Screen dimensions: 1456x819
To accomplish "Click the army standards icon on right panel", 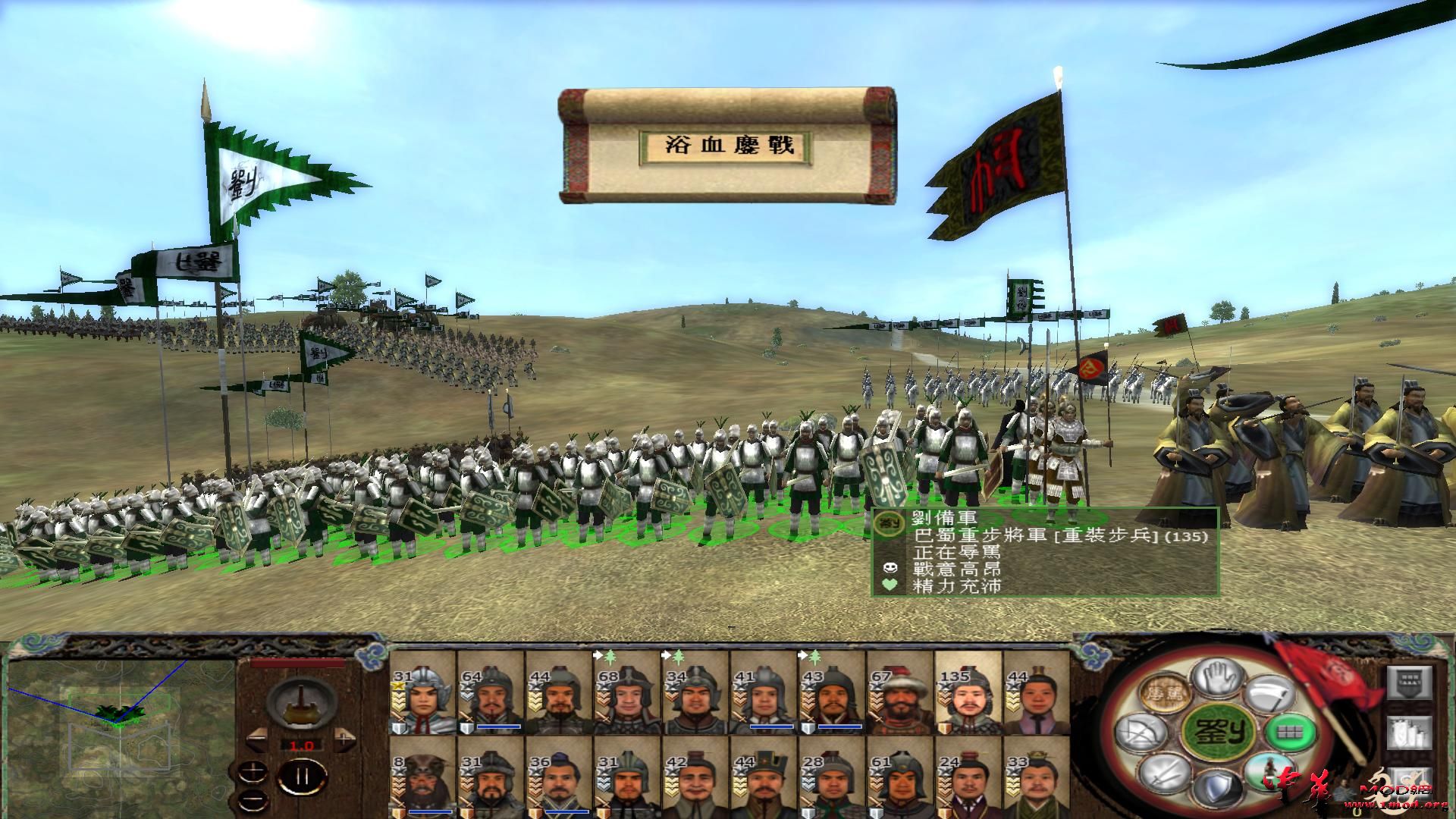I will (x=1410, y=733).
